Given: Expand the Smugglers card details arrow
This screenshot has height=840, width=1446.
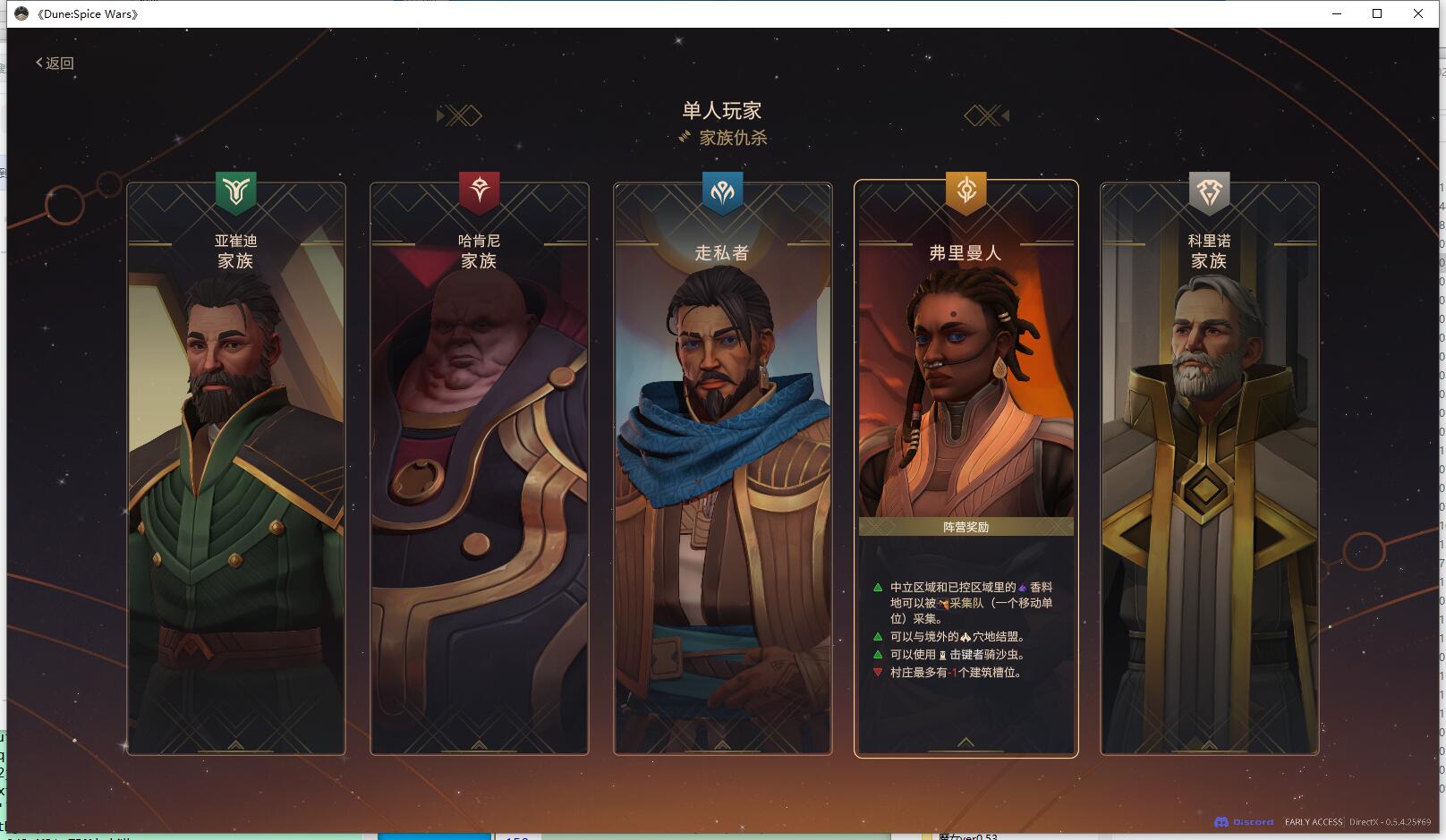Looking at the screenshot, I should [x=723, y=744].
